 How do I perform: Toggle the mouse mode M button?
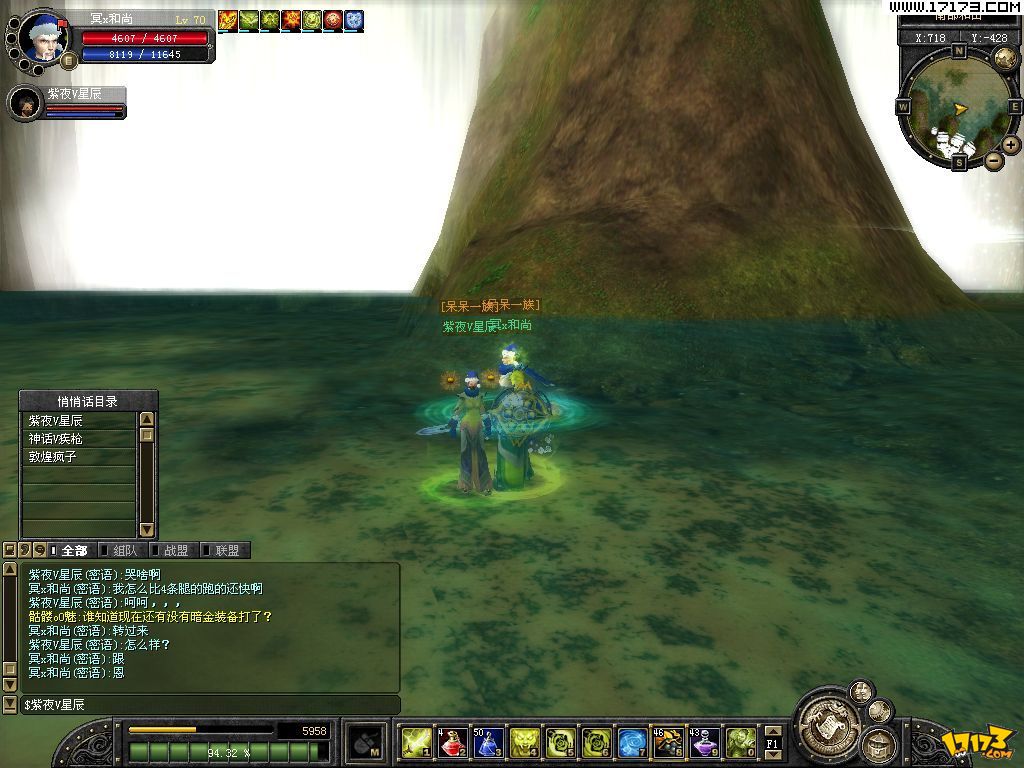362,742
